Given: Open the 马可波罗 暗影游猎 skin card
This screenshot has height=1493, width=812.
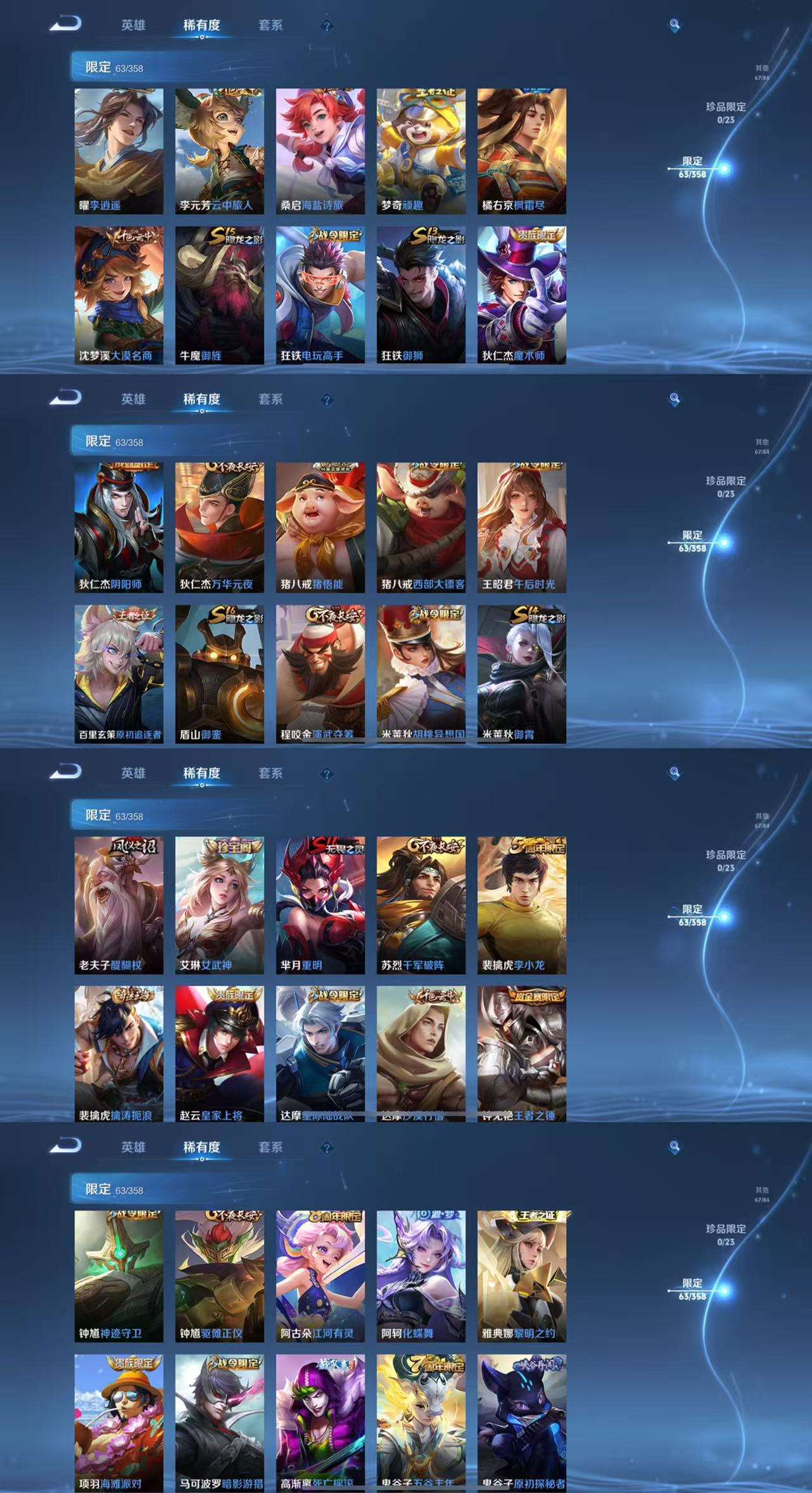Looking at the screenshot, I should pyautogui.click(x=219, y=1423).
